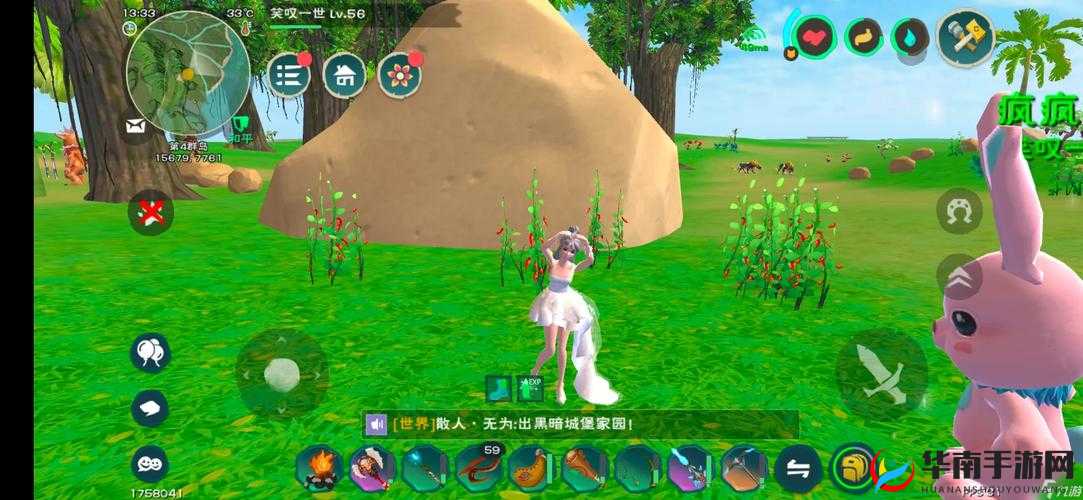Viewport: 1083px width, 500px height.
Task: Open the task list menu button
Action: pyautogui.click(x=288, y=75)
